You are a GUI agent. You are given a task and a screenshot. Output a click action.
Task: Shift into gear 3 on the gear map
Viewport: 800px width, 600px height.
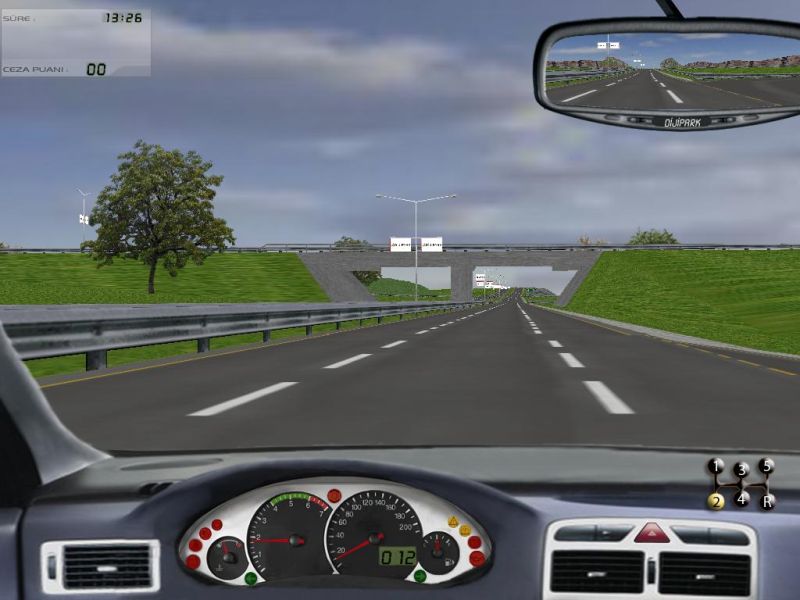pyautogui.click(x=741, y=469)
